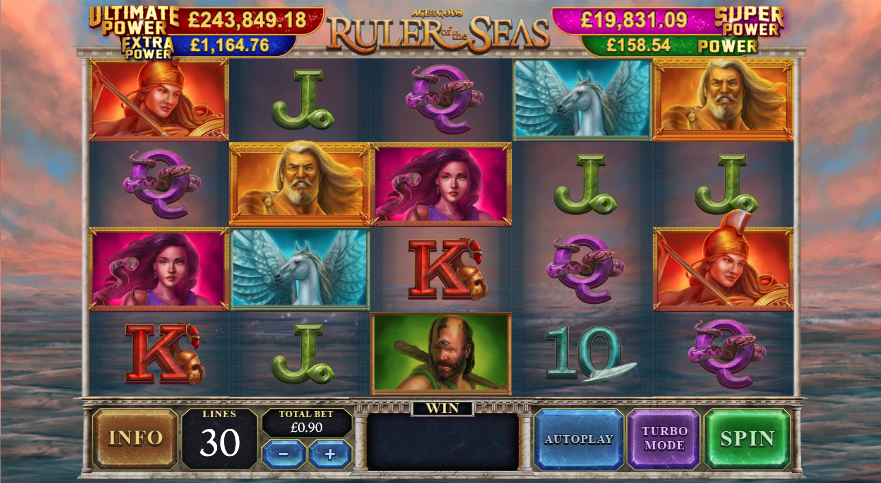
Task: Toggle Turbo Mode on
Action: tap(663, 438)
